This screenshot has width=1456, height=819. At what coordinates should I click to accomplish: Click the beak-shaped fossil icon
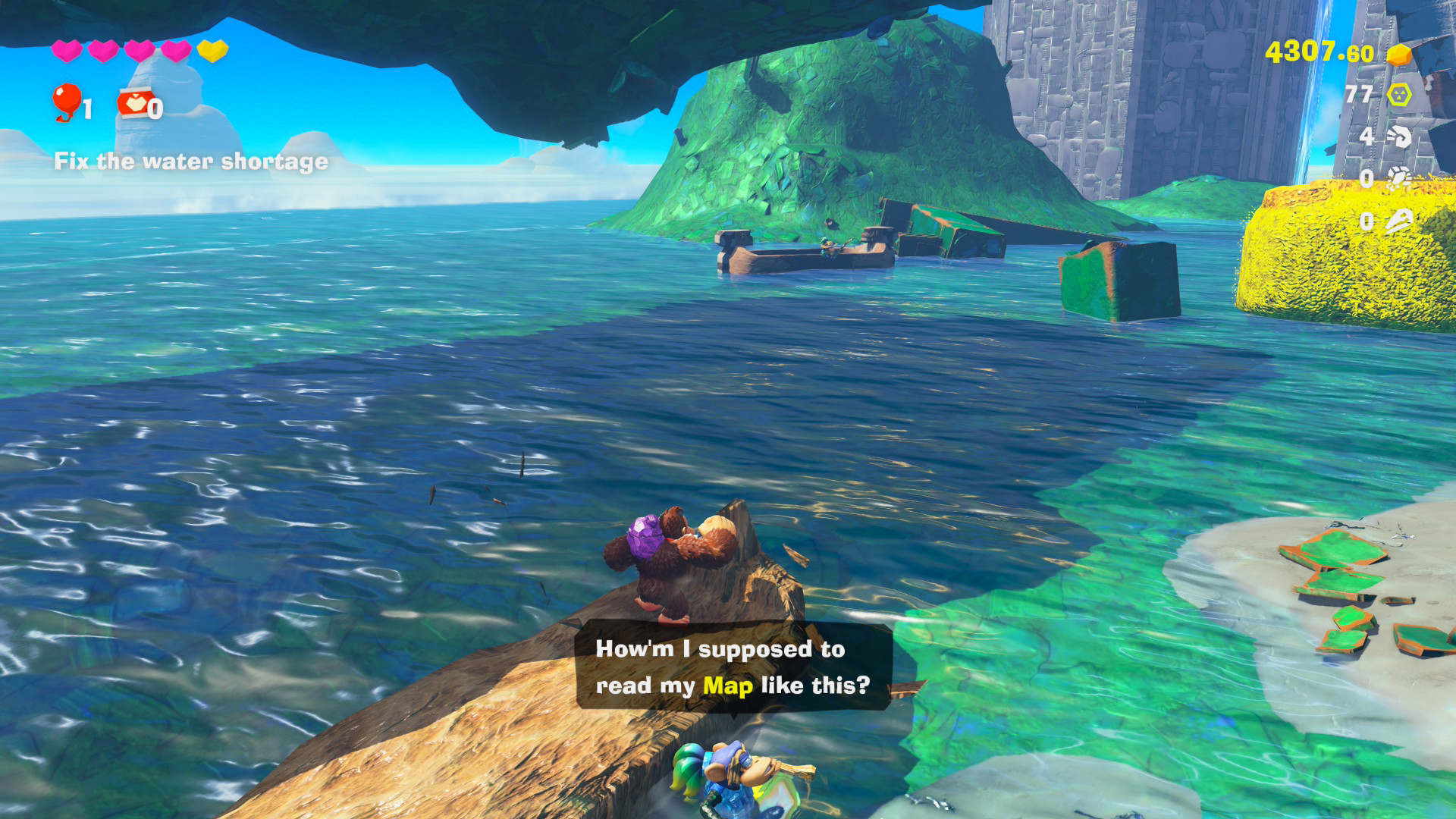(x=1399, y=221)
